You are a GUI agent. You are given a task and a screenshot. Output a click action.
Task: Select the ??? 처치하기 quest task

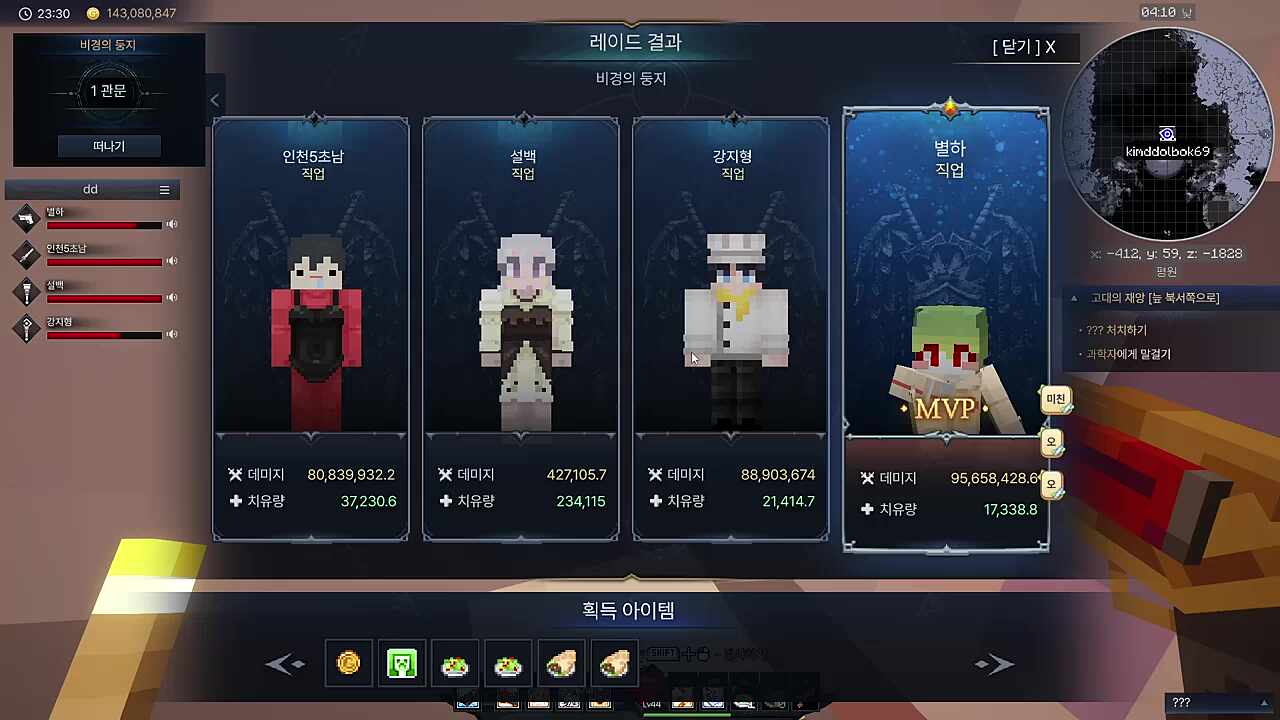1117,329
